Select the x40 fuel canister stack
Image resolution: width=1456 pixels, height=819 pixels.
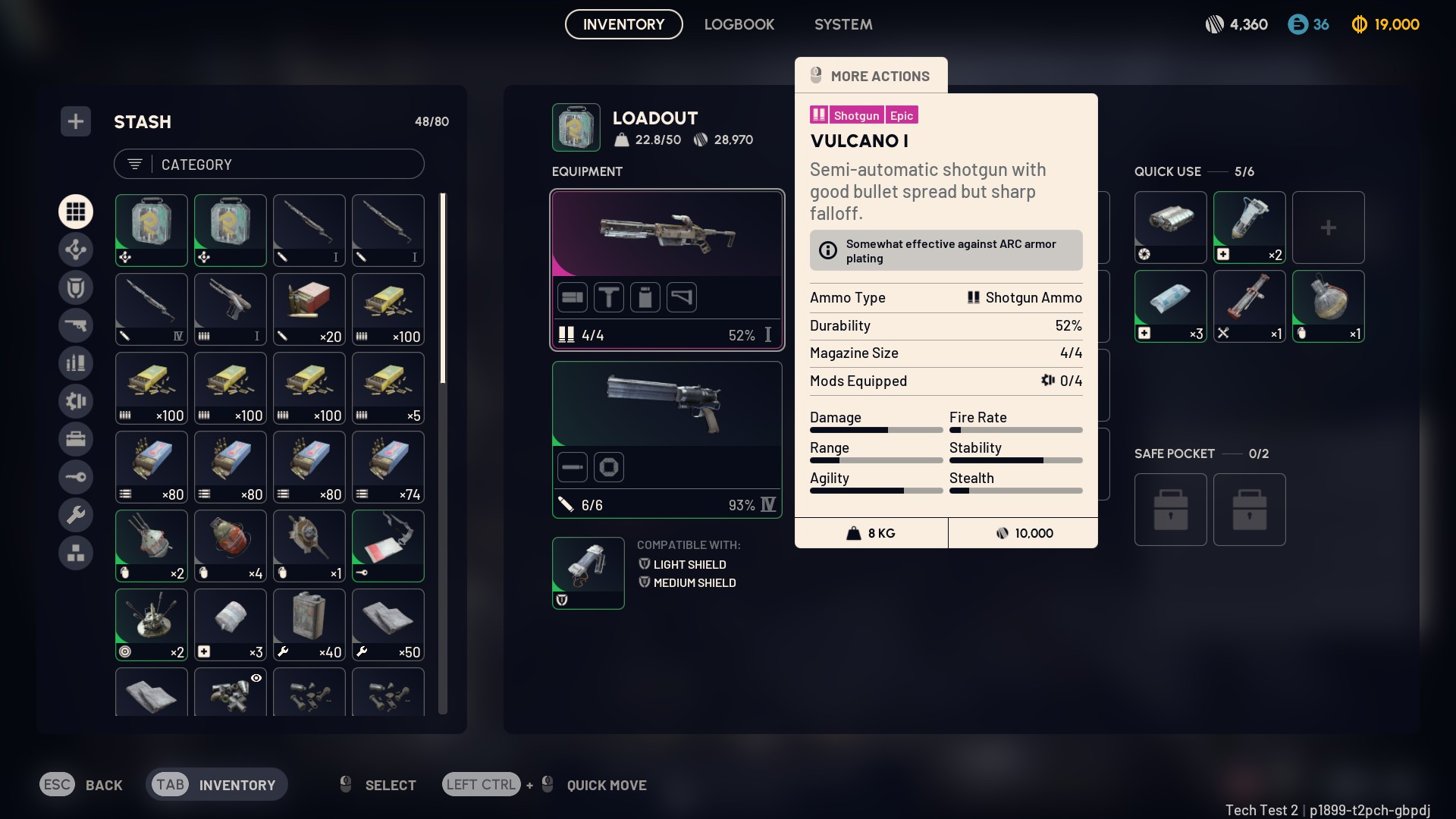tap(309, 624)
